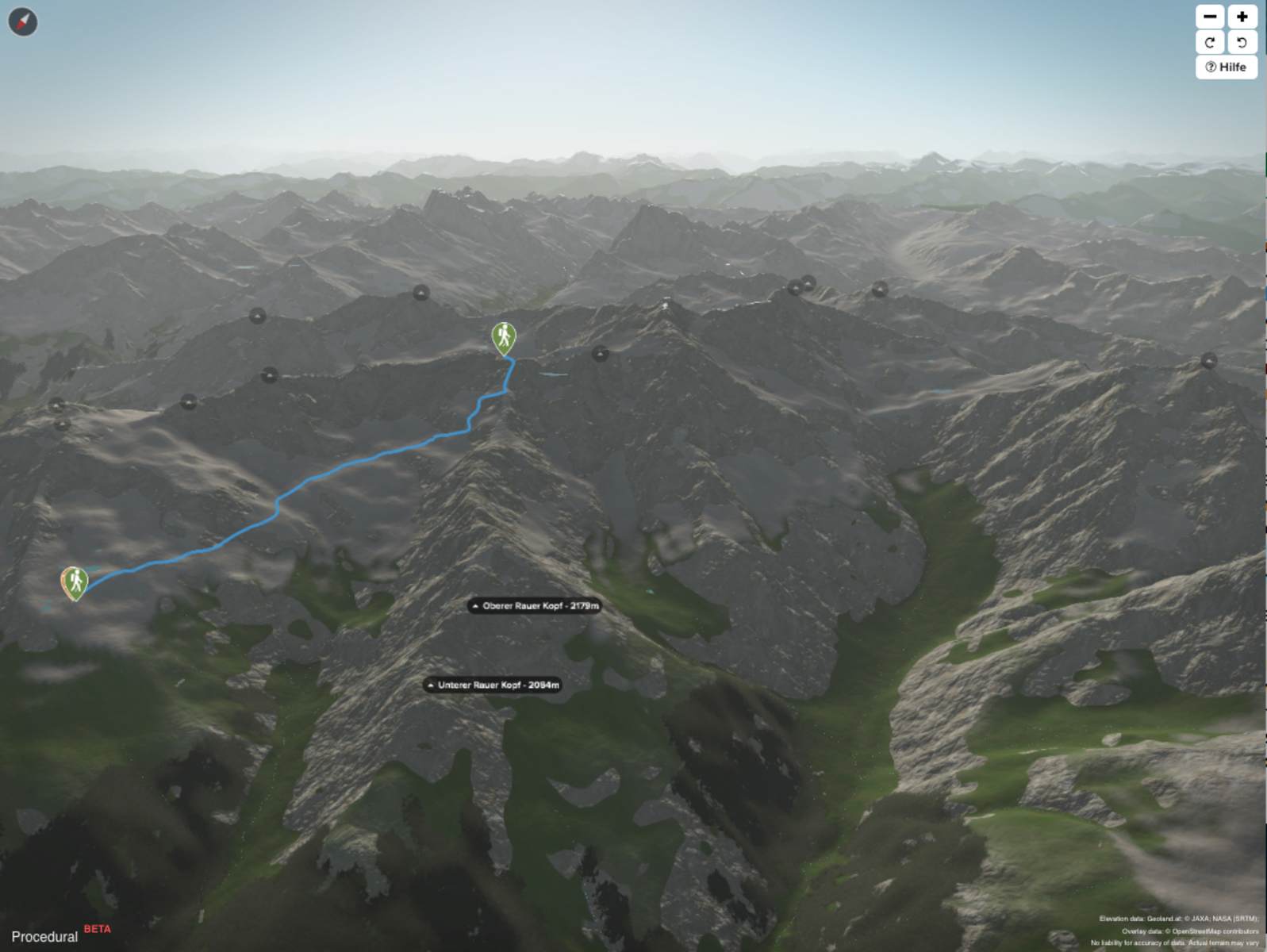Zoom in with the plus button
The image size is (1267, 952).
(1242, 17)
